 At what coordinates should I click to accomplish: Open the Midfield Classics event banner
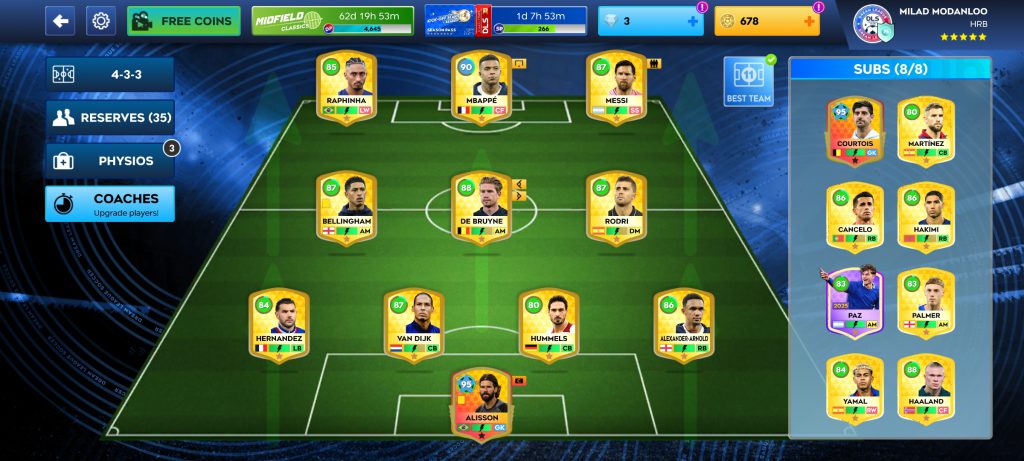point(331,20)
